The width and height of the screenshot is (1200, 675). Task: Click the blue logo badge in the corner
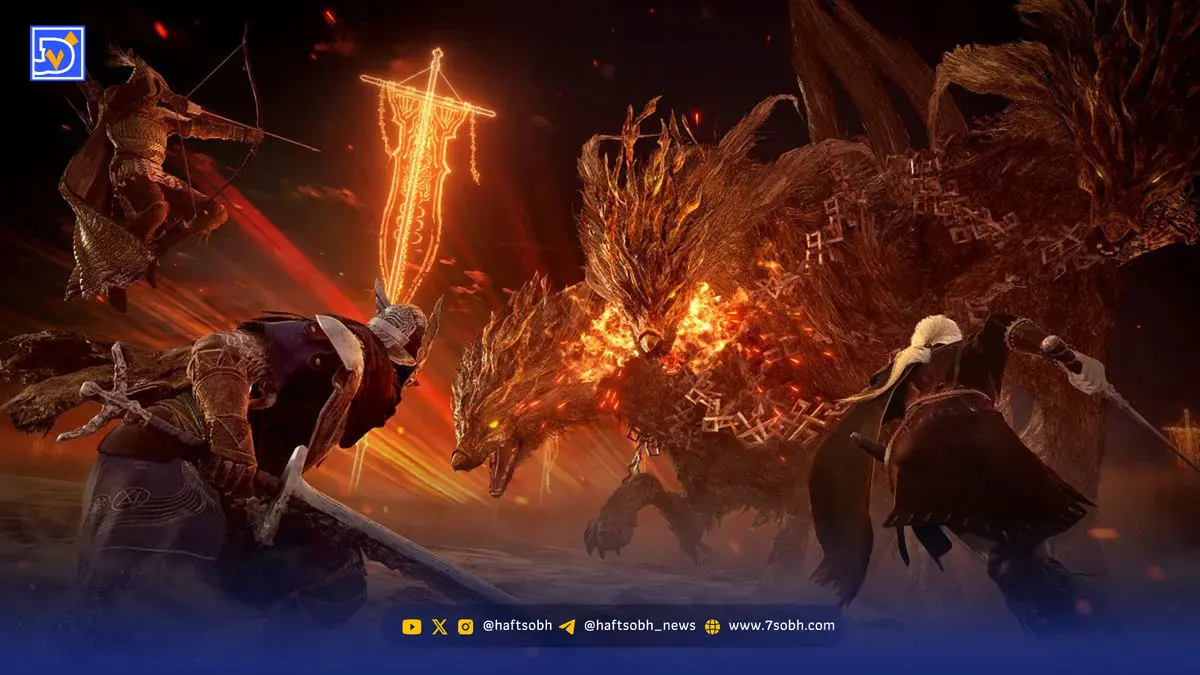[57, 53]
